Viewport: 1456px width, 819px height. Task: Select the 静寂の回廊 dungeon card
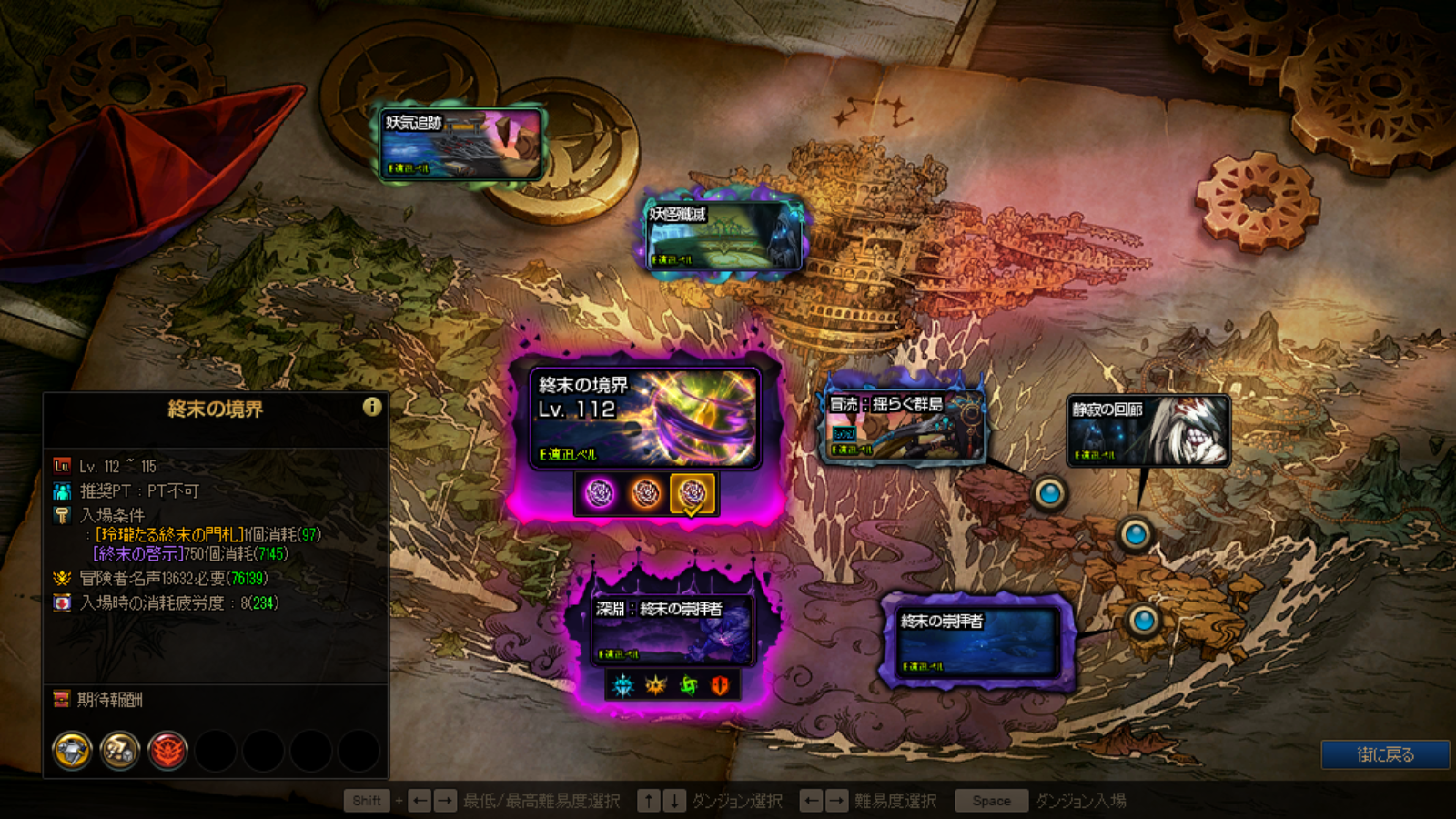(x=1148, y=430)
